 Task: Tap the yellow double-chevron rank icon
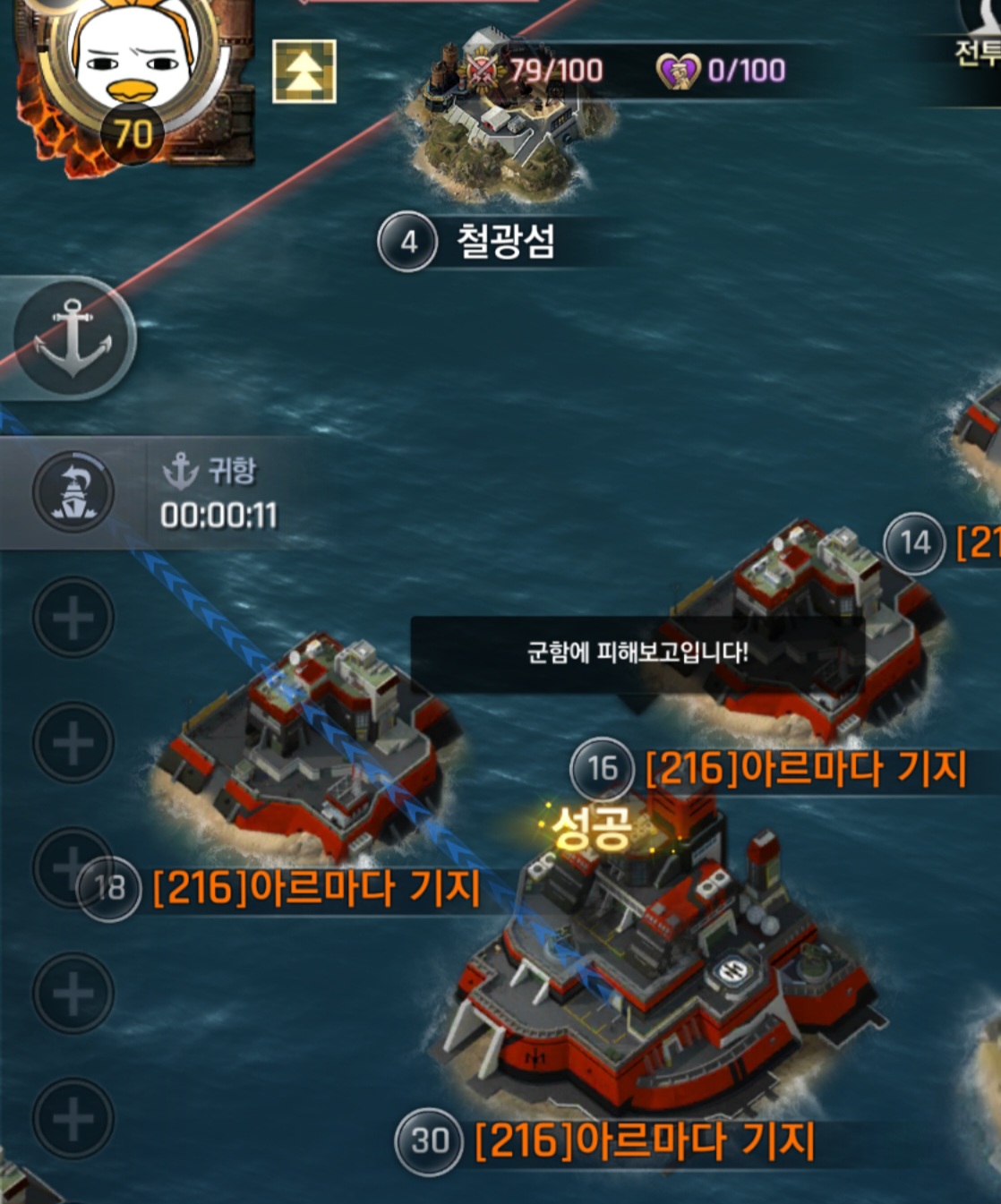(x=304, y=72)
